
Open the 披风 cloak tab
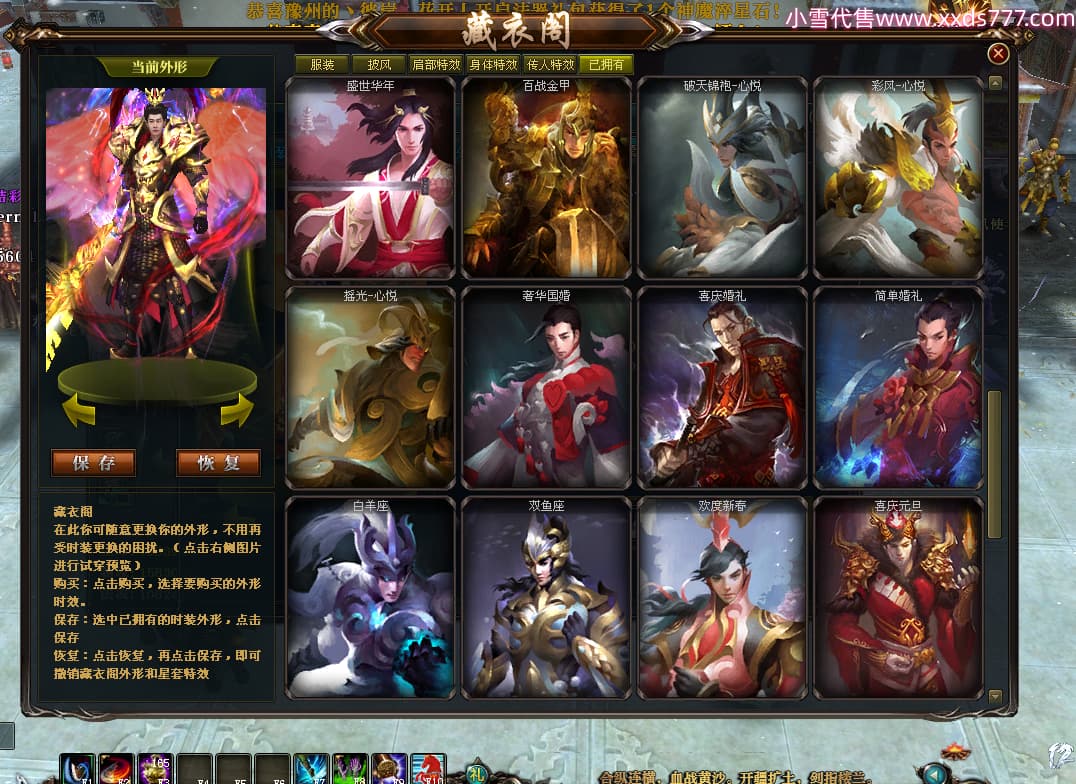[379, 65]
